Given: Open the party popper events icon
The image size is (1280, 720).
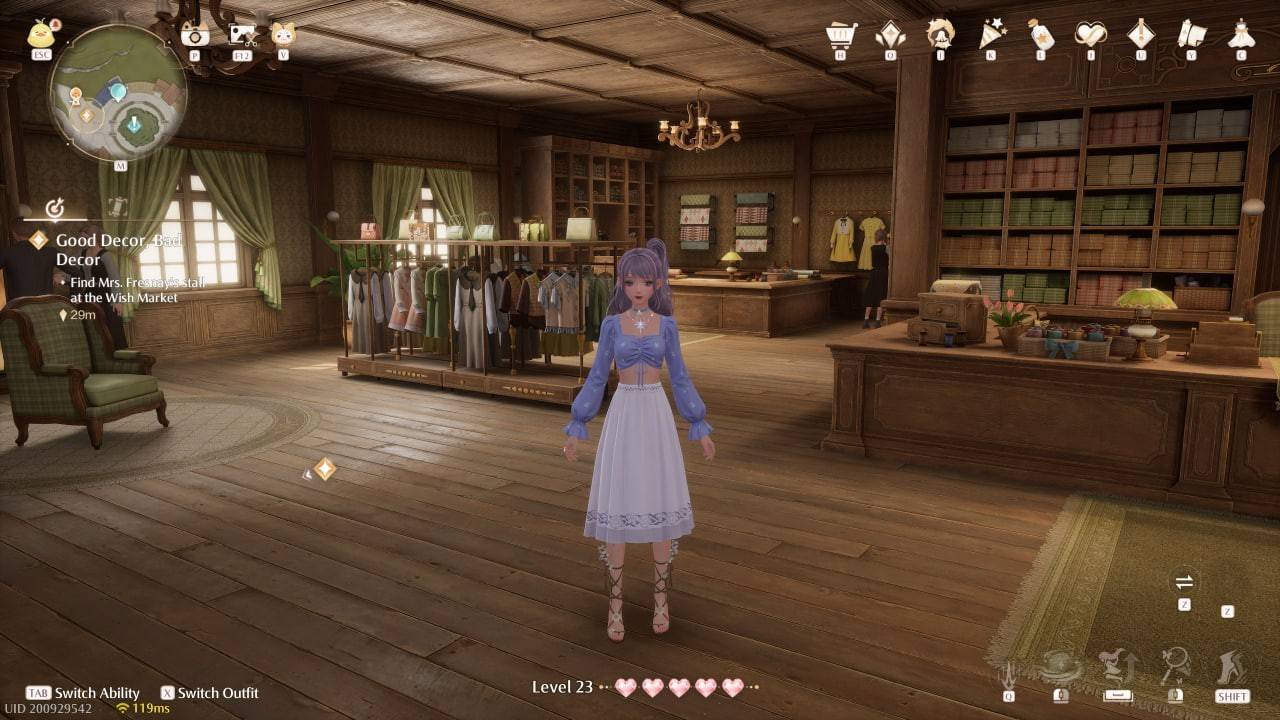Looking at the screenshot, I should point(991,35).
